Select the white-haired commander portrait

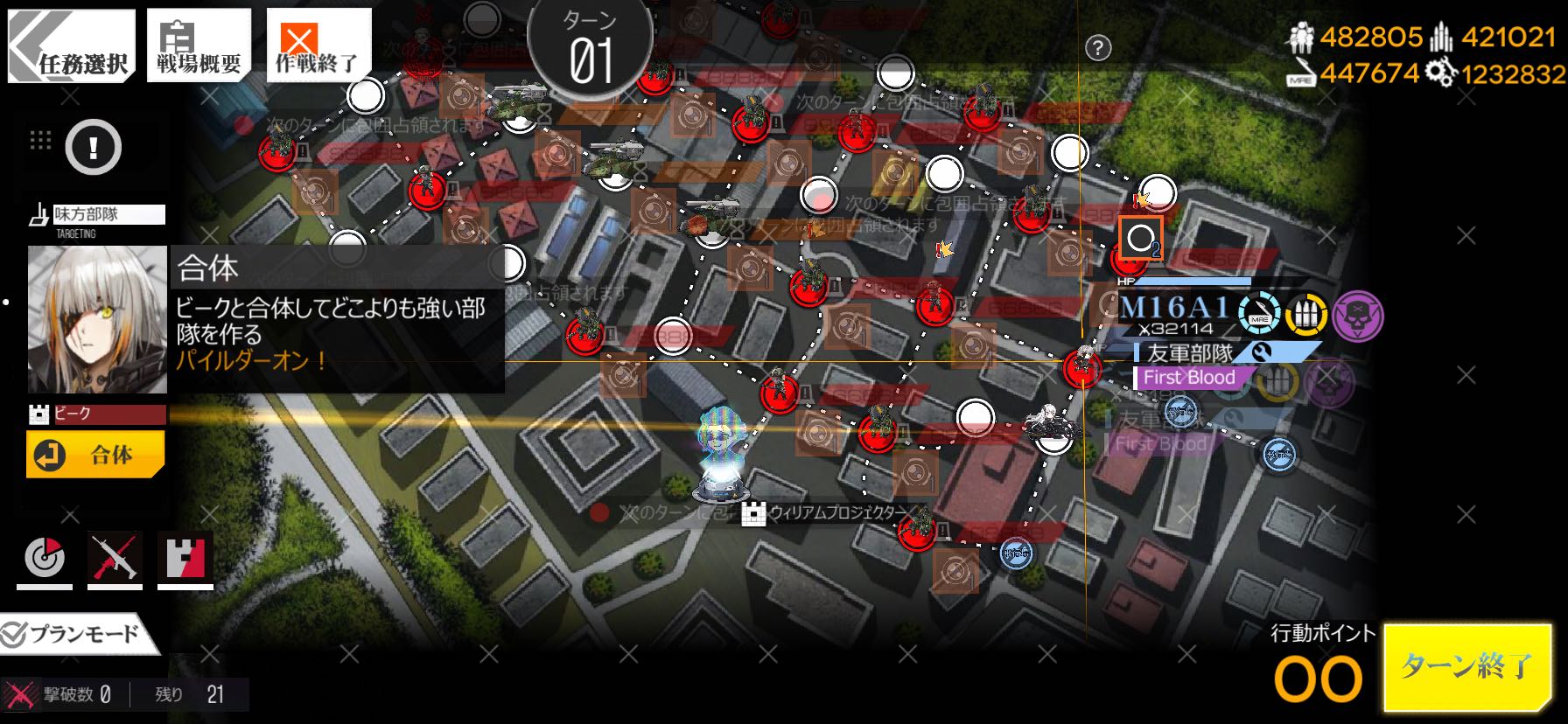[x=97, y=319]
